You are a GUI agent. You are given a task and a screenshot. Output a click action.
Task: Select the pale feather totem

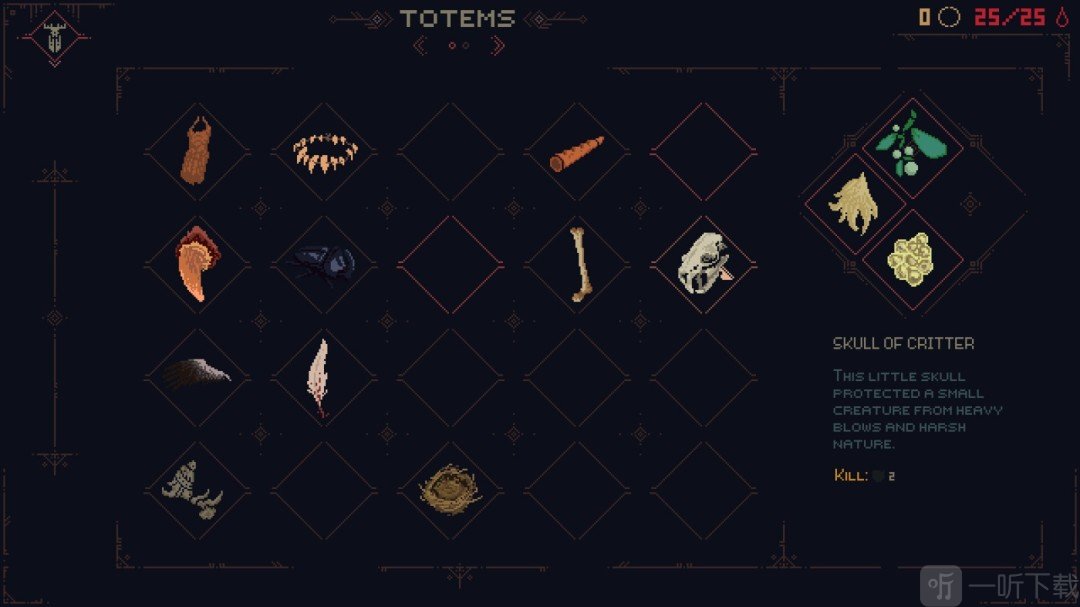(x=319, y=376)
